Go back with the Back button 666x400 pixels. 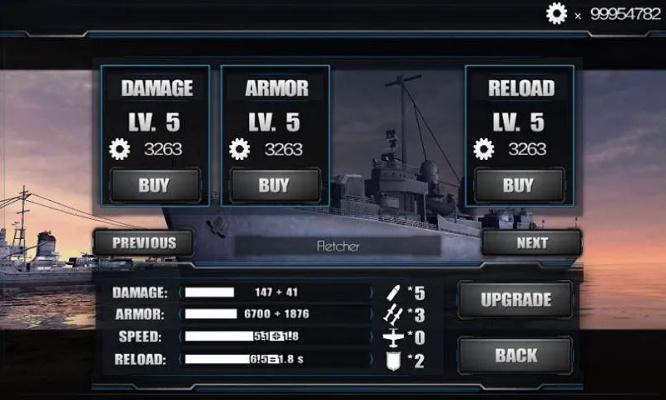515,355
